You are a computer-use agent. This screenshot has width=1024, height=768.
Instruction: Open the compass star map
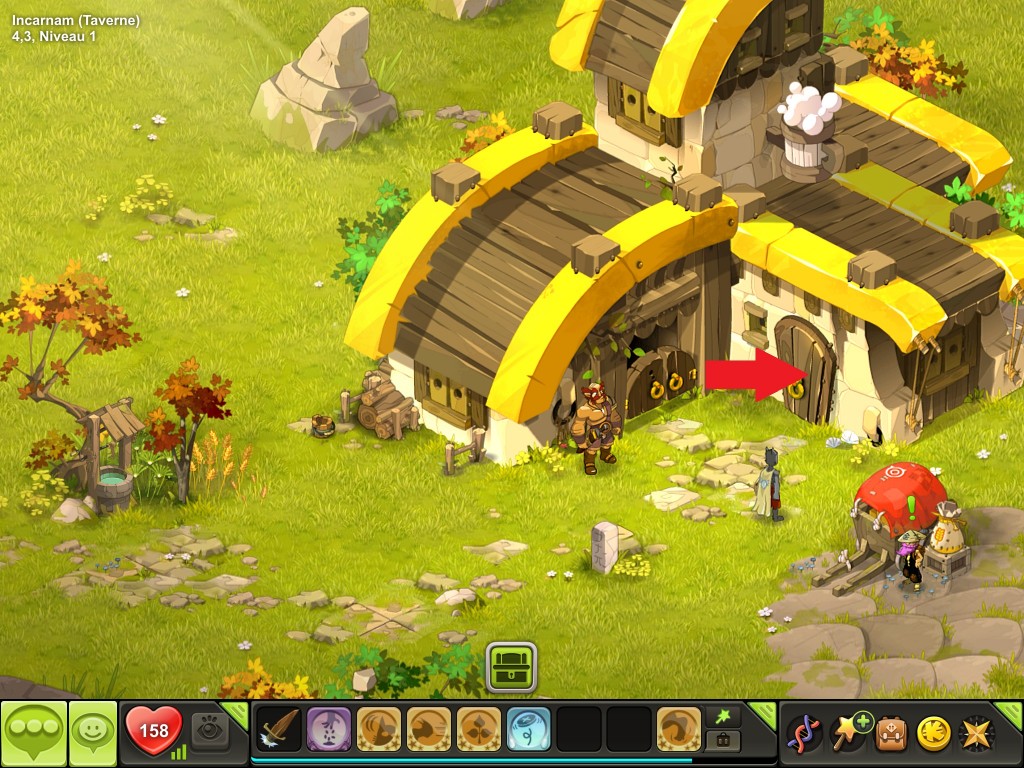coord(976,733)
